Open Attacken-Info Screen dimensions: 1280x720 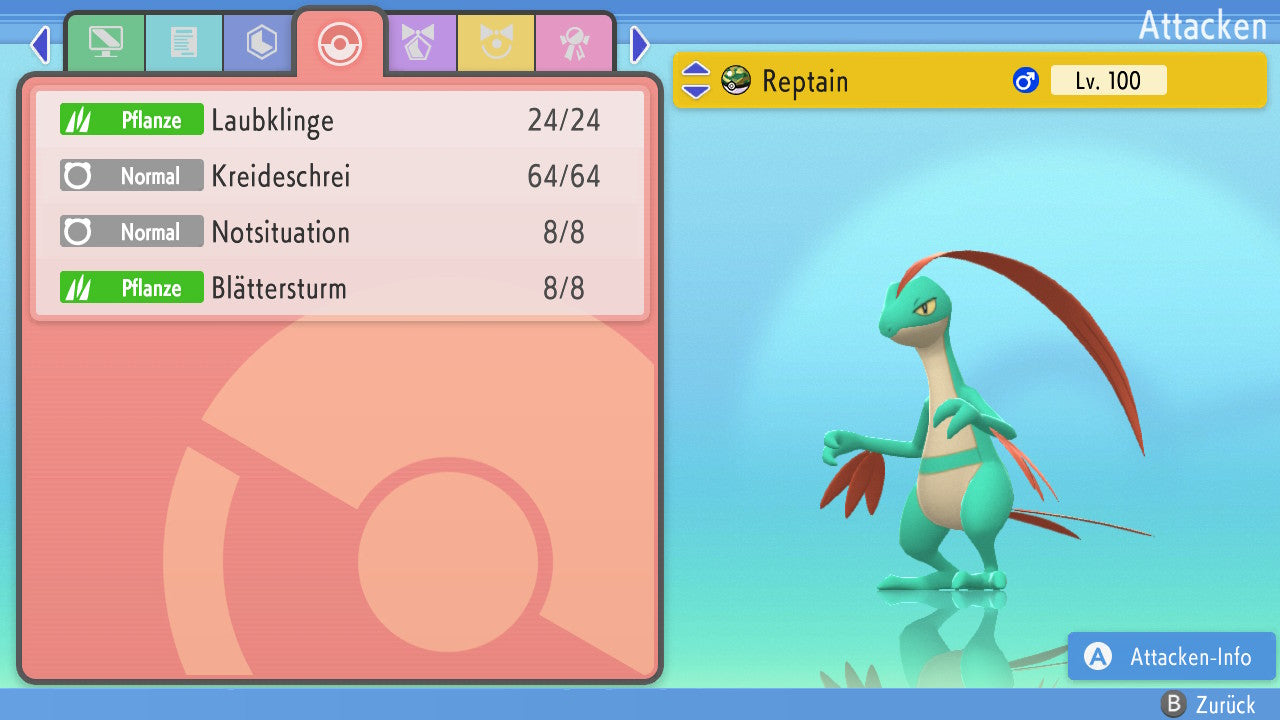click(1172, 656)
